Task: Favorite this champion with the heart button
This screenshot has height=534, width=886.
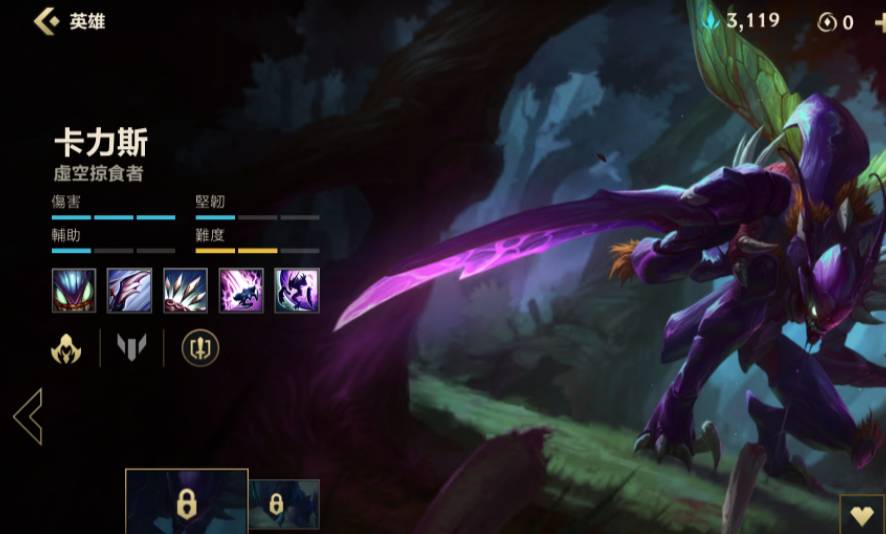Action: 861,514
